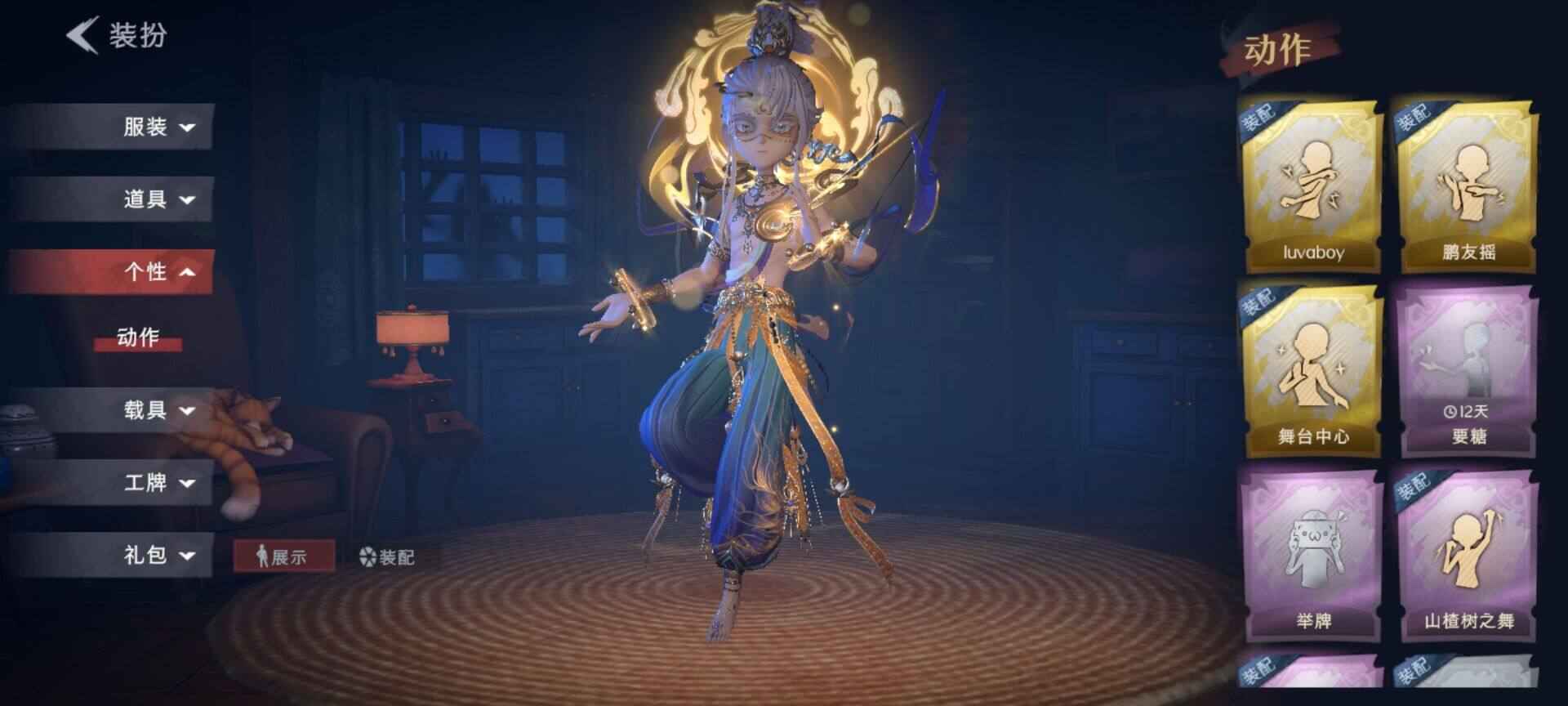
Task: Switch to the 装配 mode
Action: pos(388,557)
